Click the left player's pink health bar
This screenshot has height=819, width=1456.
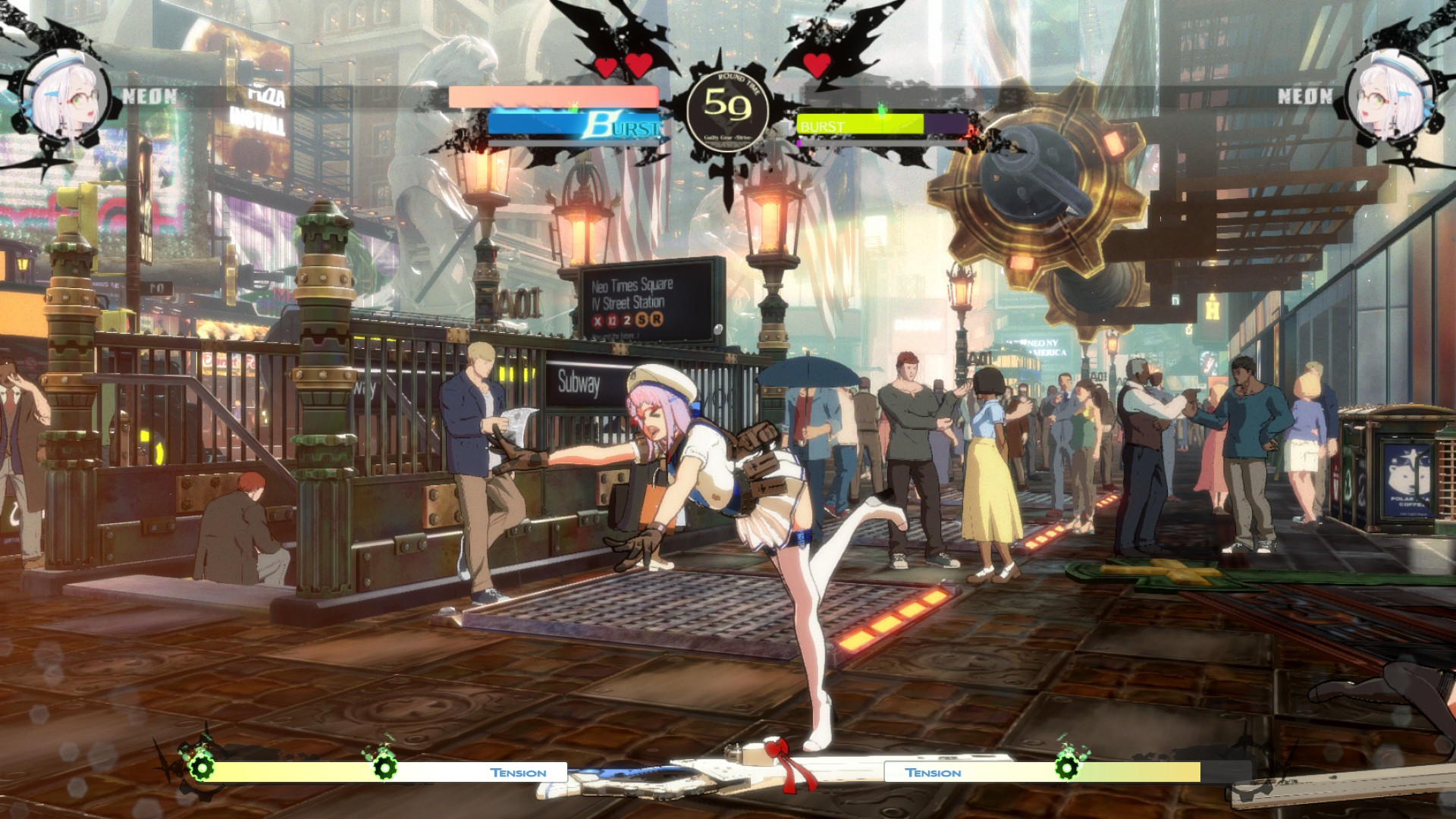pos(553,96)
